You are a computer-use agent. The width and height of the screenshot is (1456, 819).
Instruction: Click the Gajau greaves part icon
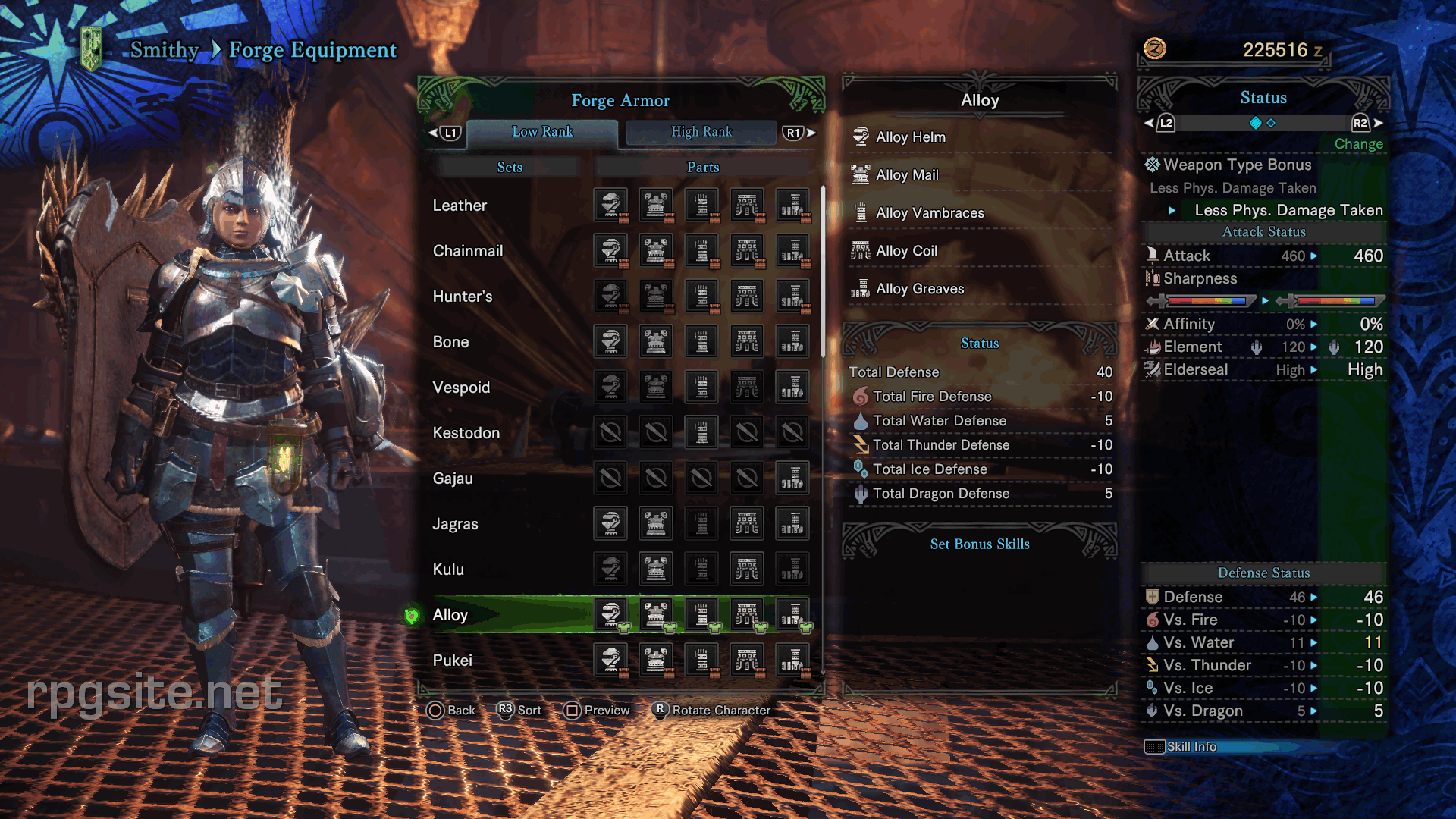(792, 479)
